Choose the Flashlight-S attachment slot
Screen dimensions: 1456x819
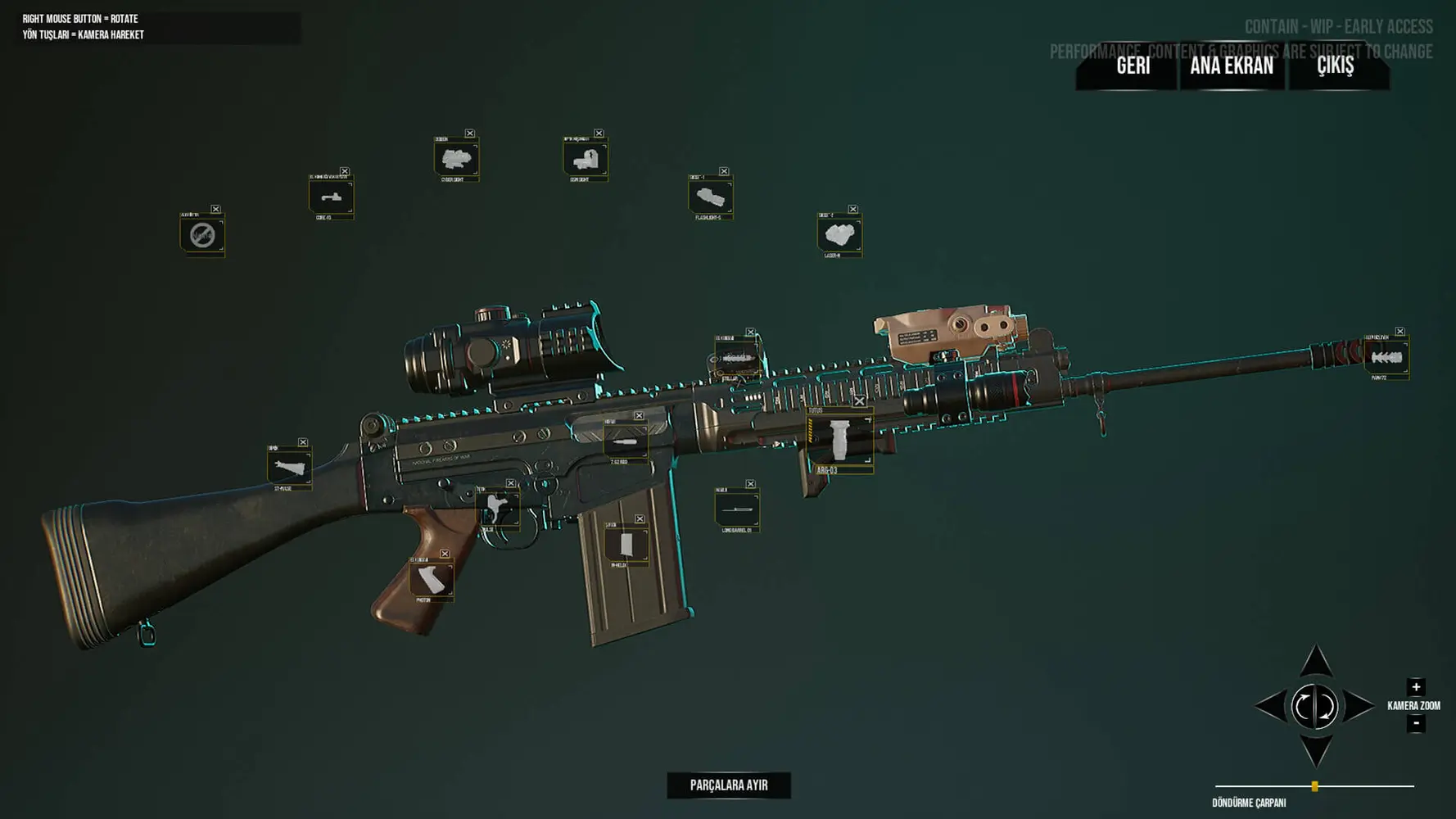point(710,197)
